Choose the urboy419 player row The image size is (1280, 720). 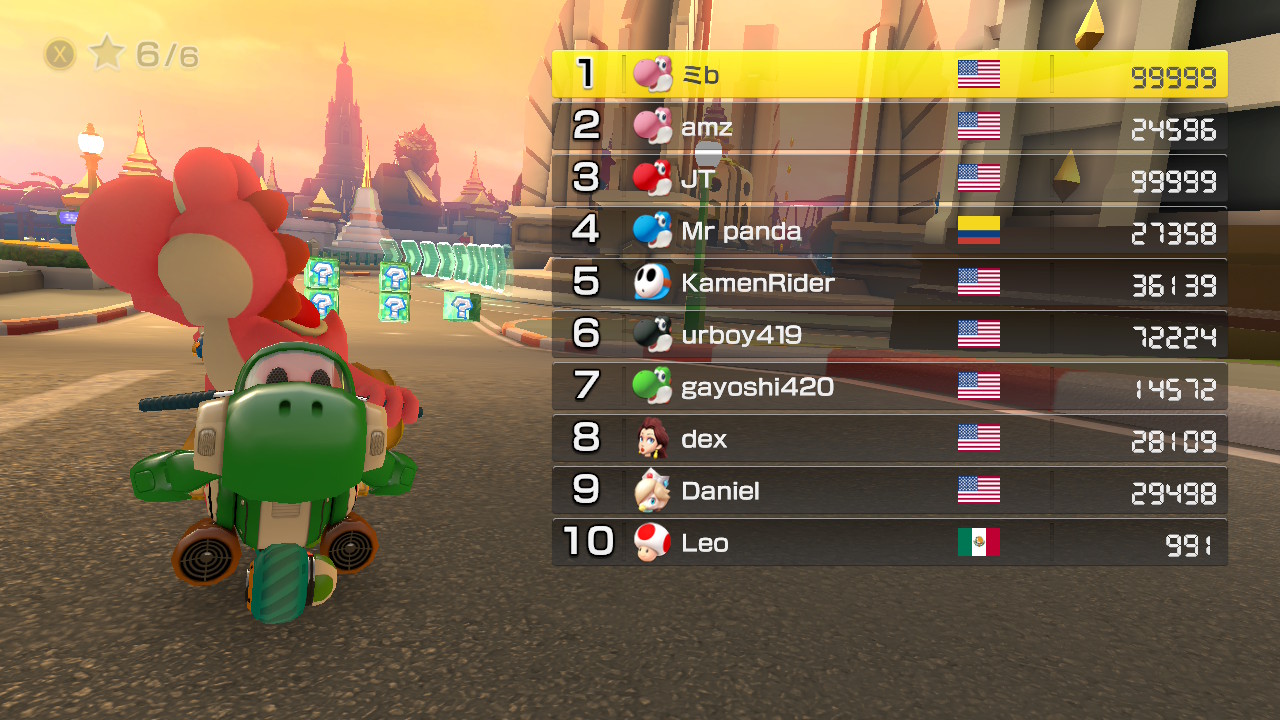click(x=890, y=335)
